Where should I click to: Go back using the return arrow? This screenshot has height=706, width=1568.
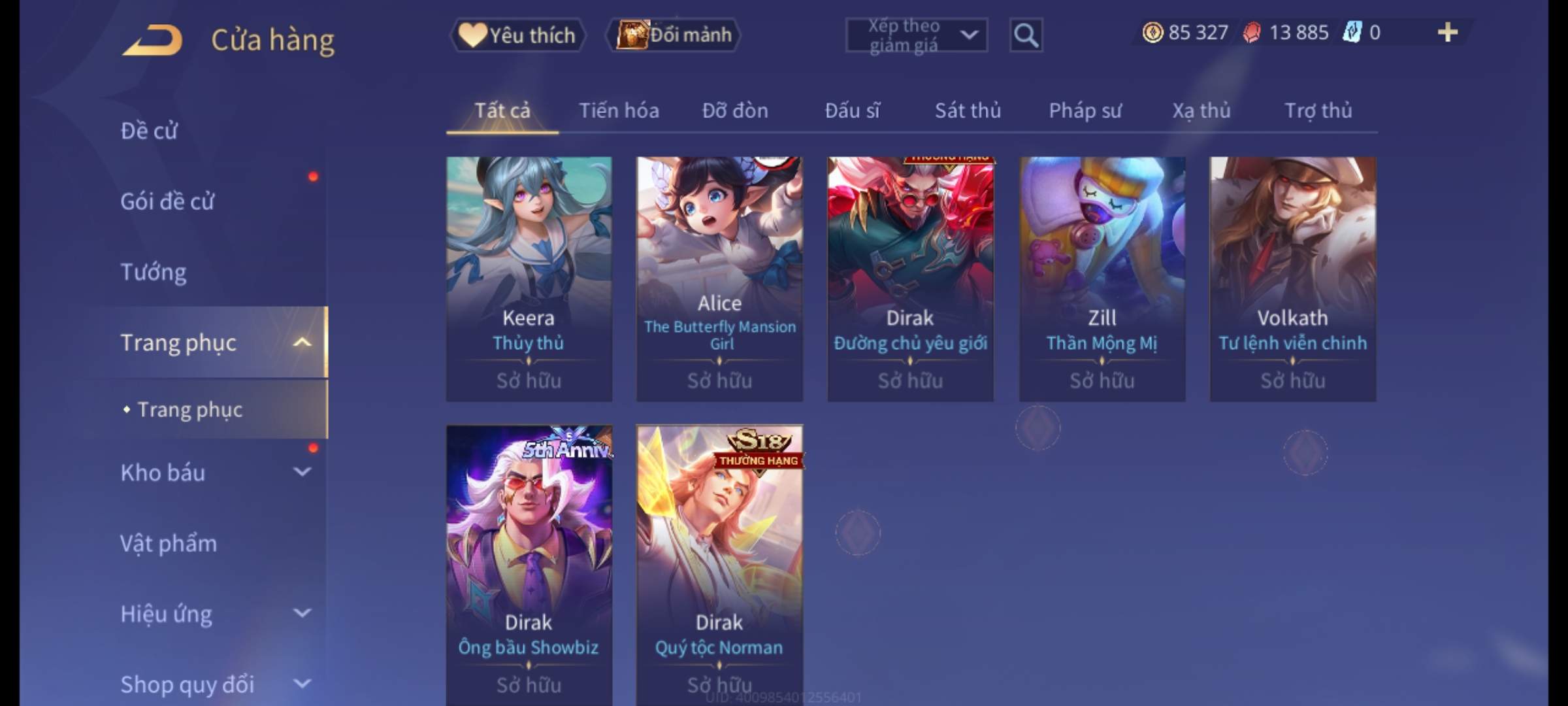152,41
